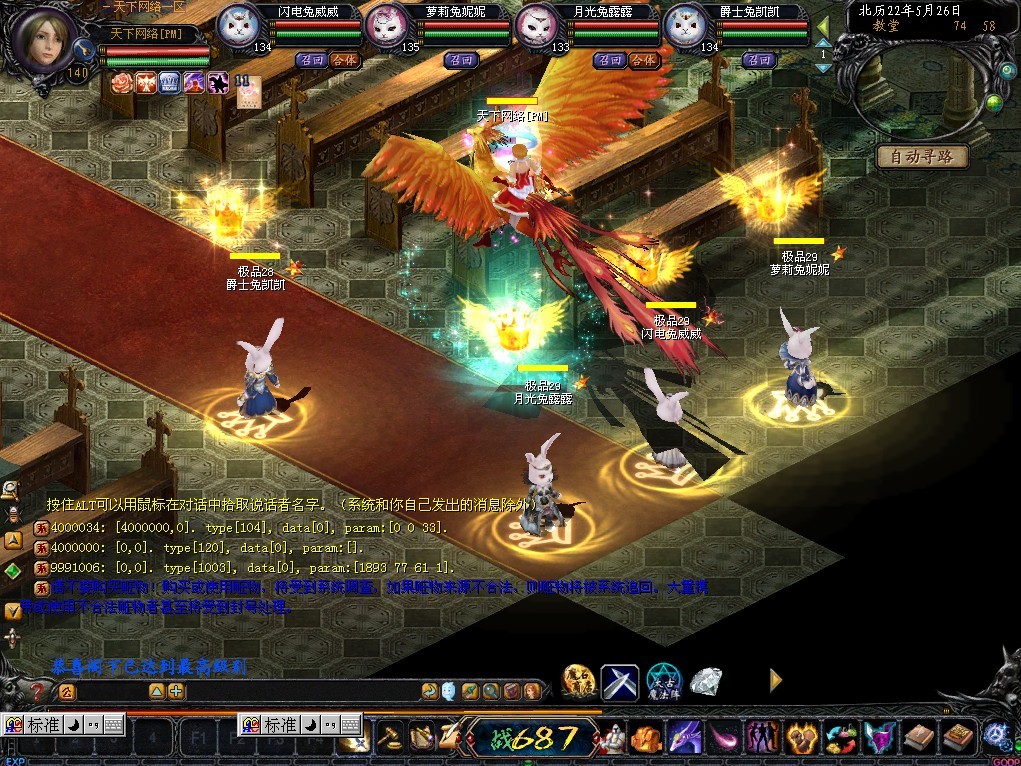The width and height of the screenshot is (1021, 766).
Task: Recall the pet 萝莉兔妮妮 with 召回
Action: (x=461, y=60)
